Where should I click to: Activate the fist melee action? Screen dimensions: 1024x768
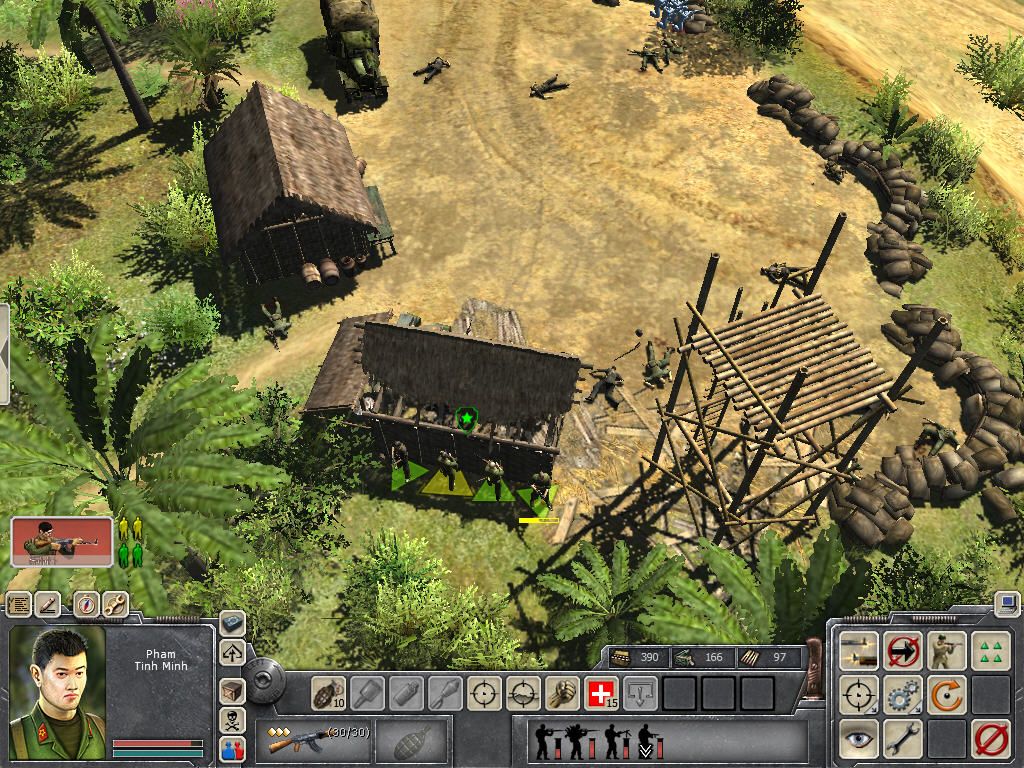[562, 693]
